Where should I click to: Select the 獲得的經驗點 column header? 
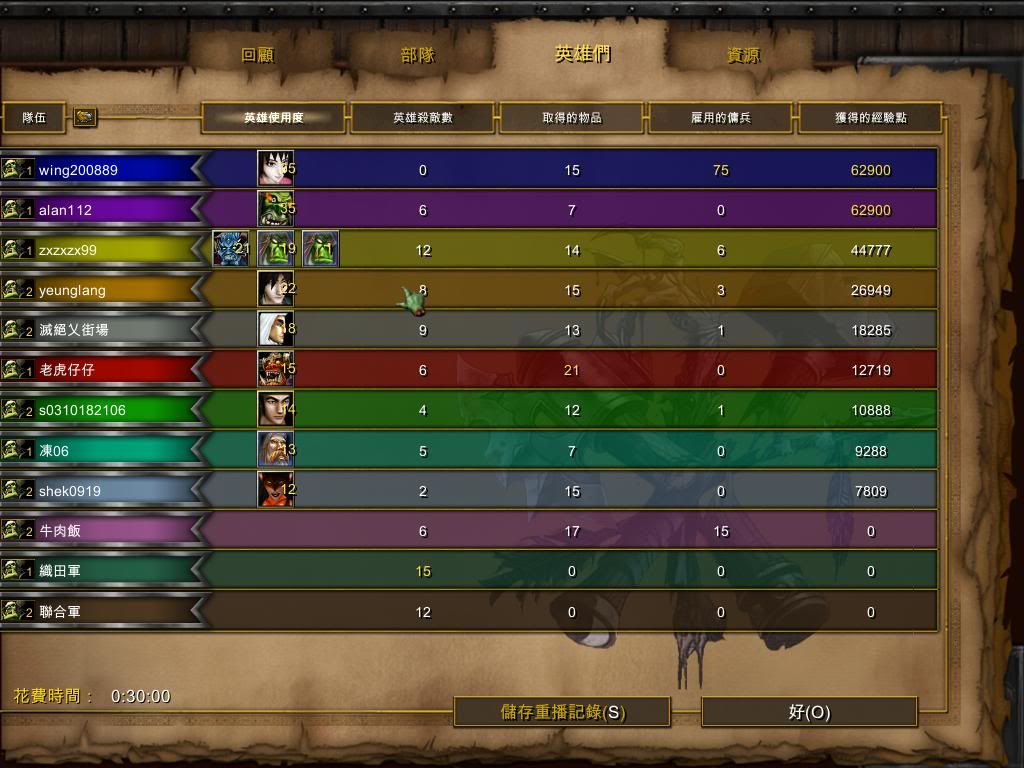click(870, 118)
